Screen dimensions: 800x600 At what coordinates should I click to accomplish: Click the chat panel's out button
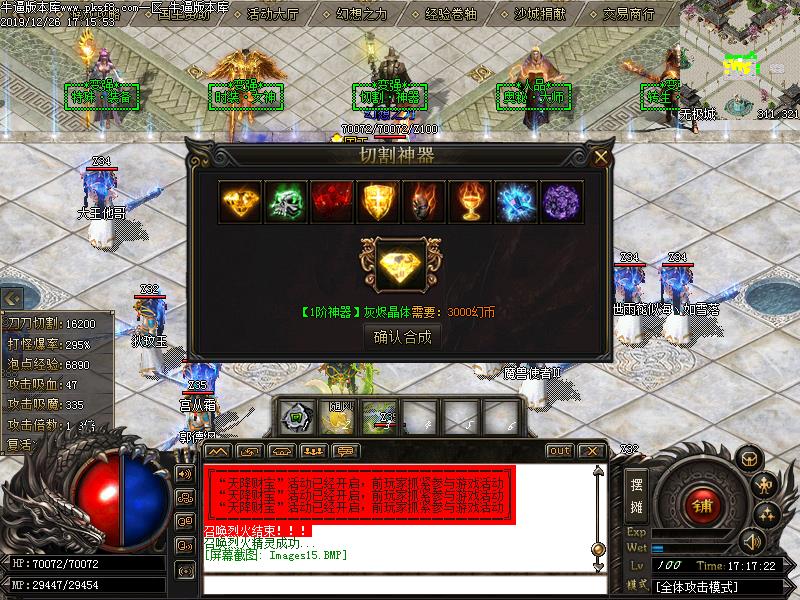pyautogui.click(x=560, y=451)
